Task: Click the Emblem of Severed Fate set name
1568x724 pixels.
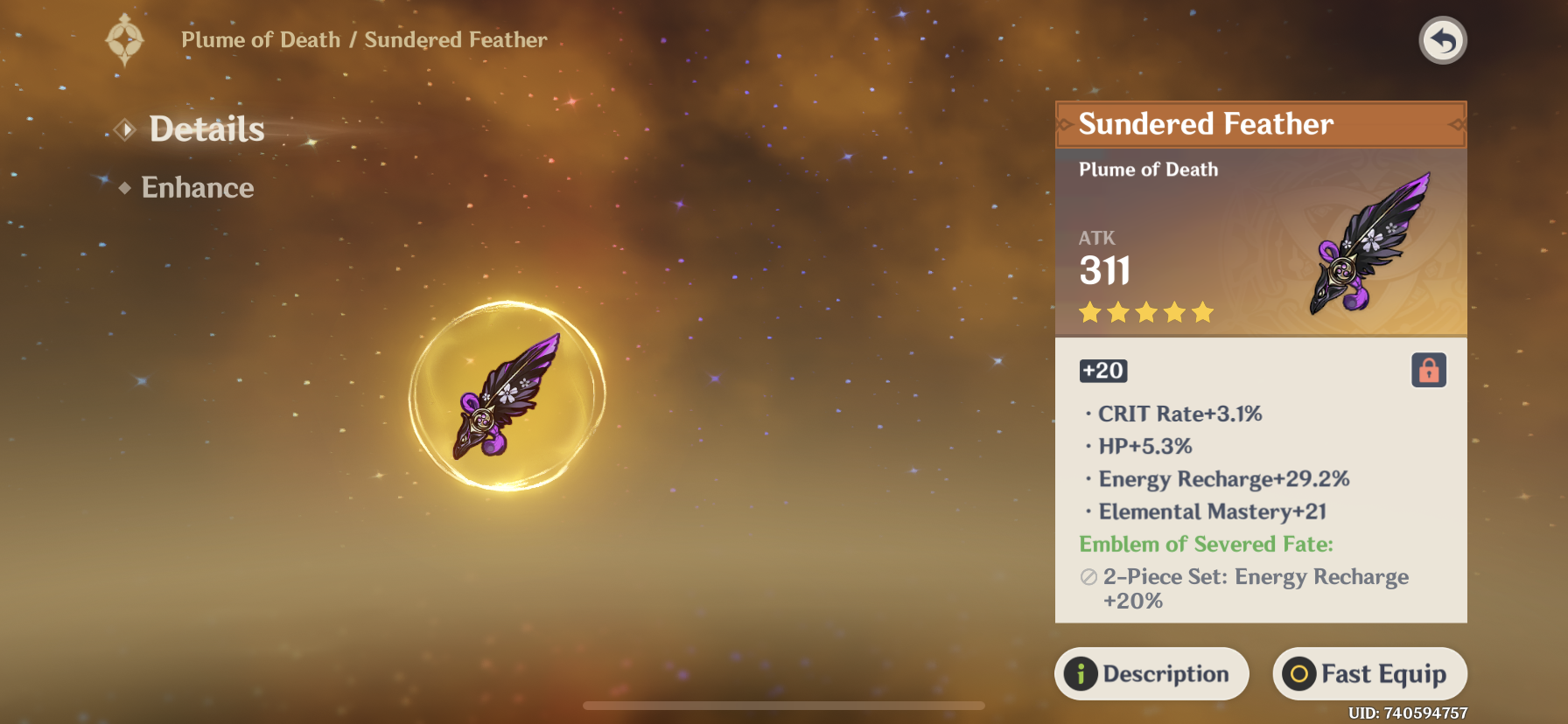Action: (1206, 544)
